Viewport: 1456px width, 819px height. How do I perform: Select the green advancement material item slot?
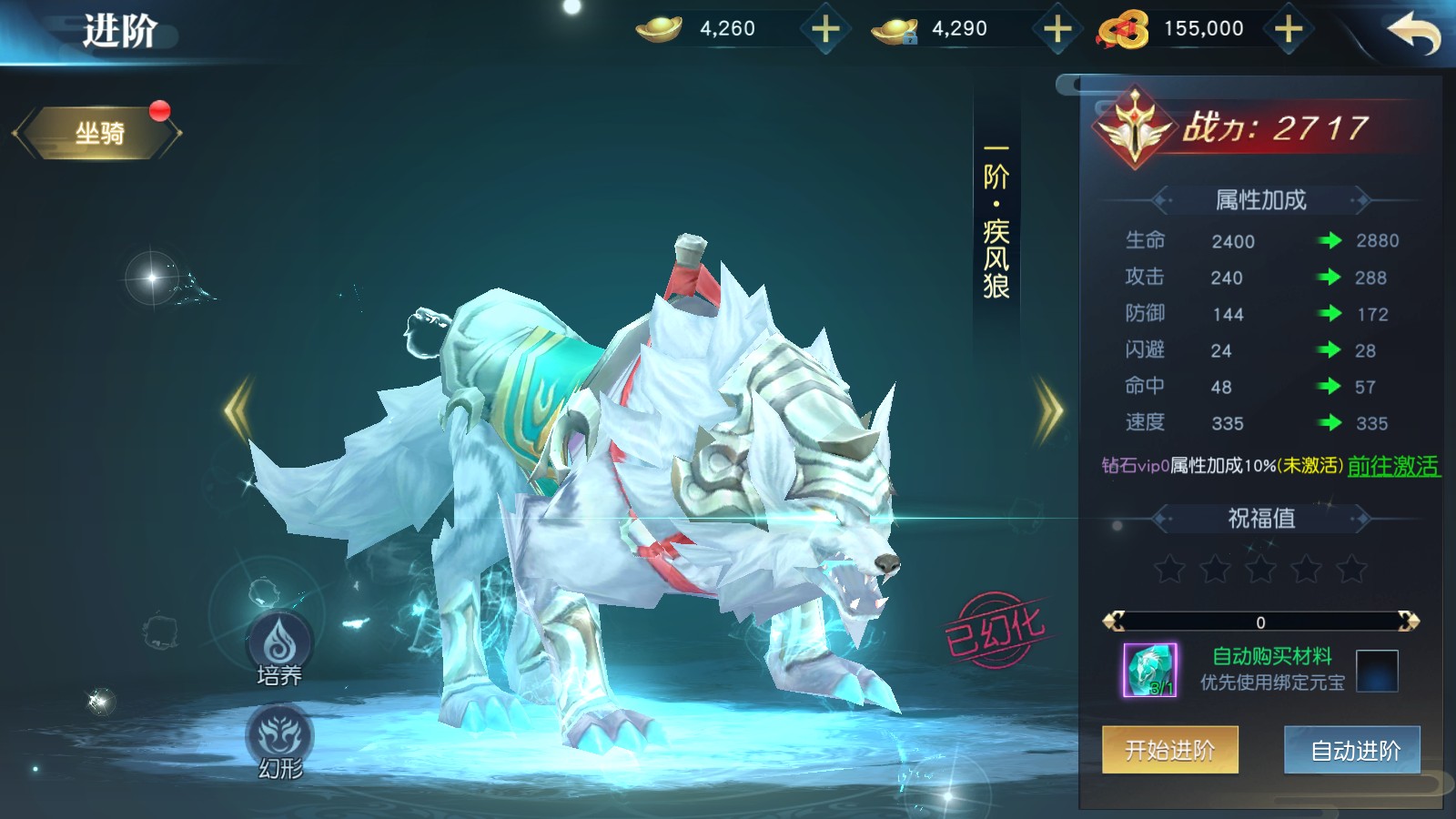point(1150,670)
